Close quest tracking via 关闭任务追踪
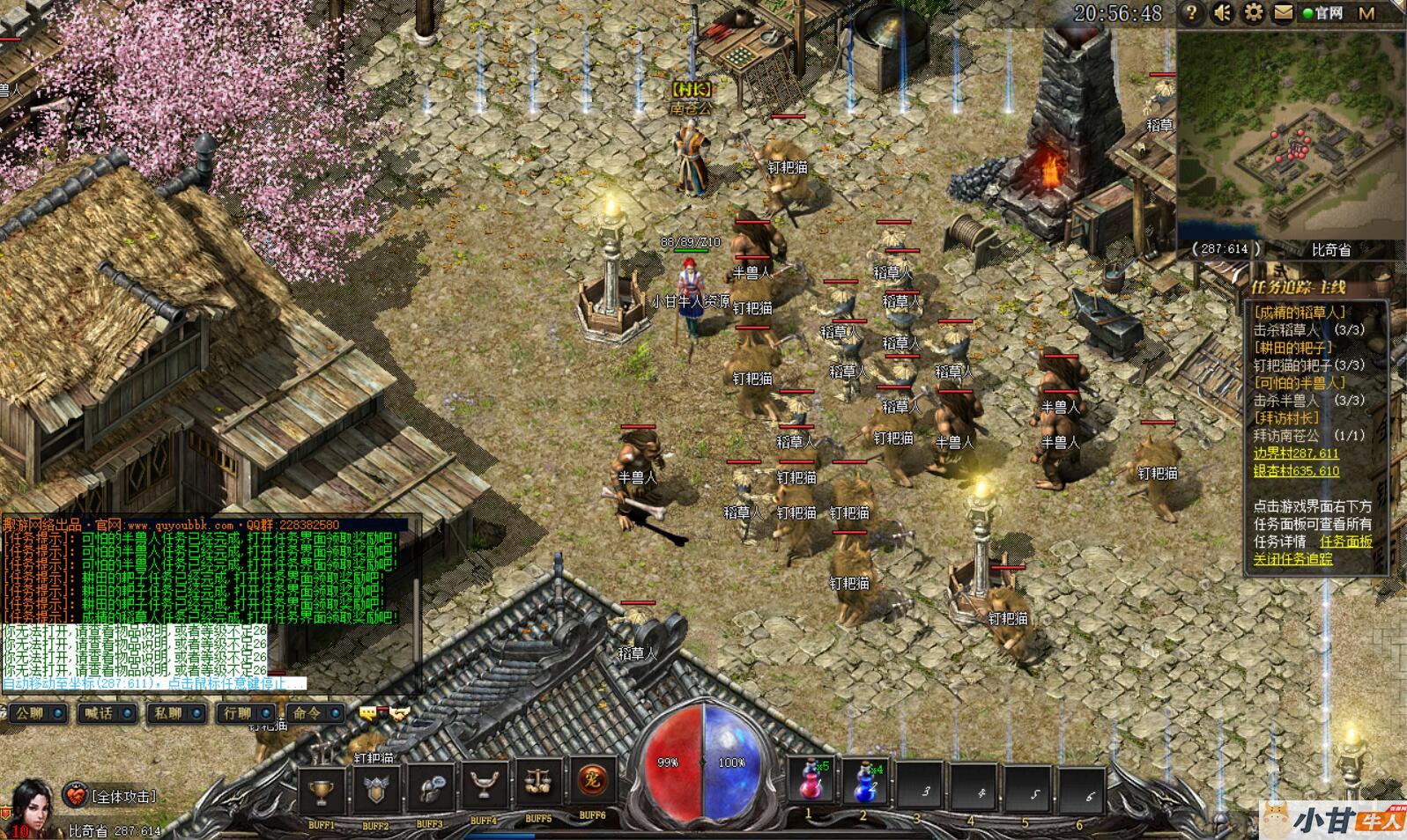 click(x=1292, y=559)
